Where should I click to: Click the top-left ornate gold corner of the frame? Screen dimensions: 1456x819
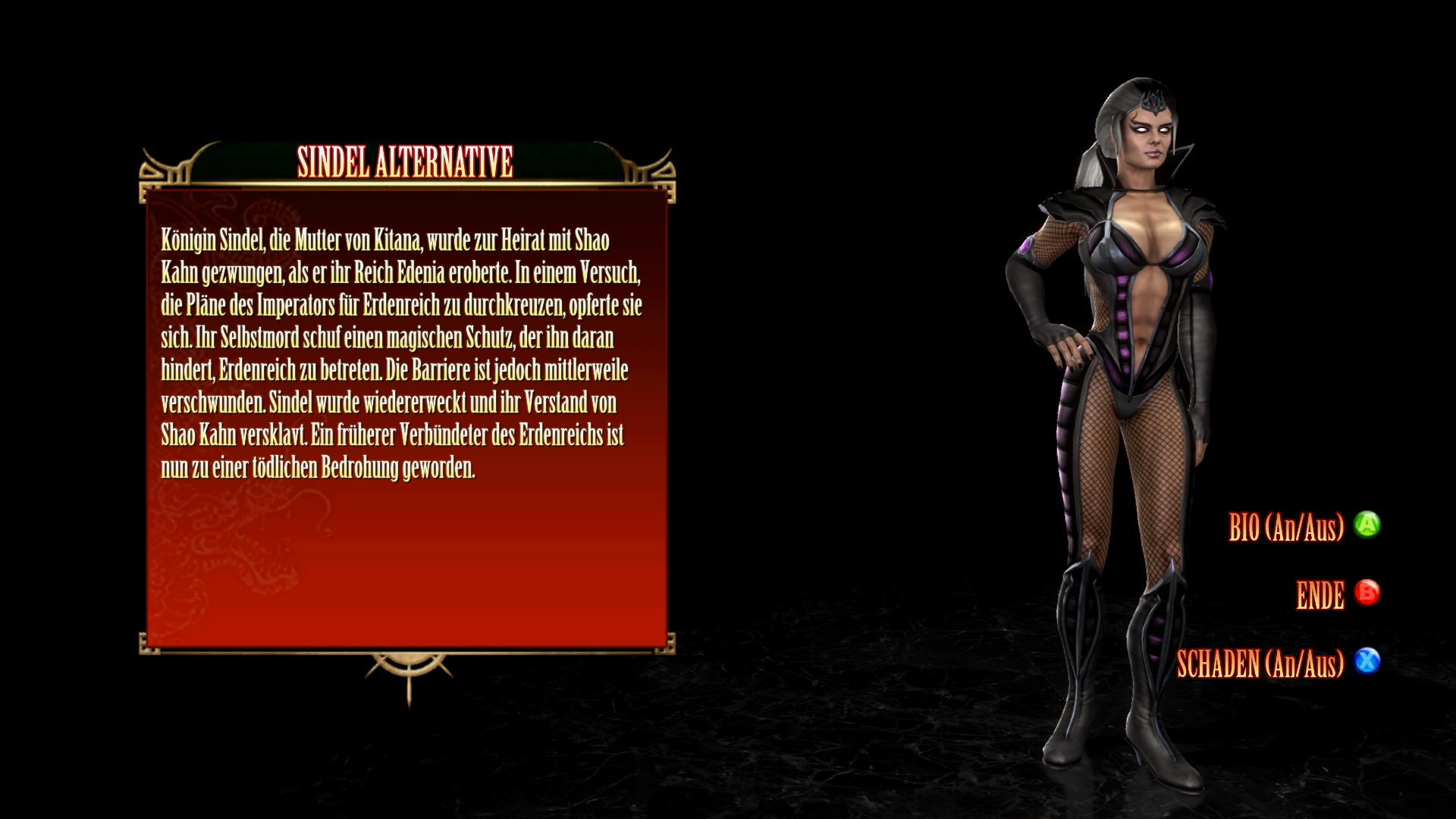155,174
